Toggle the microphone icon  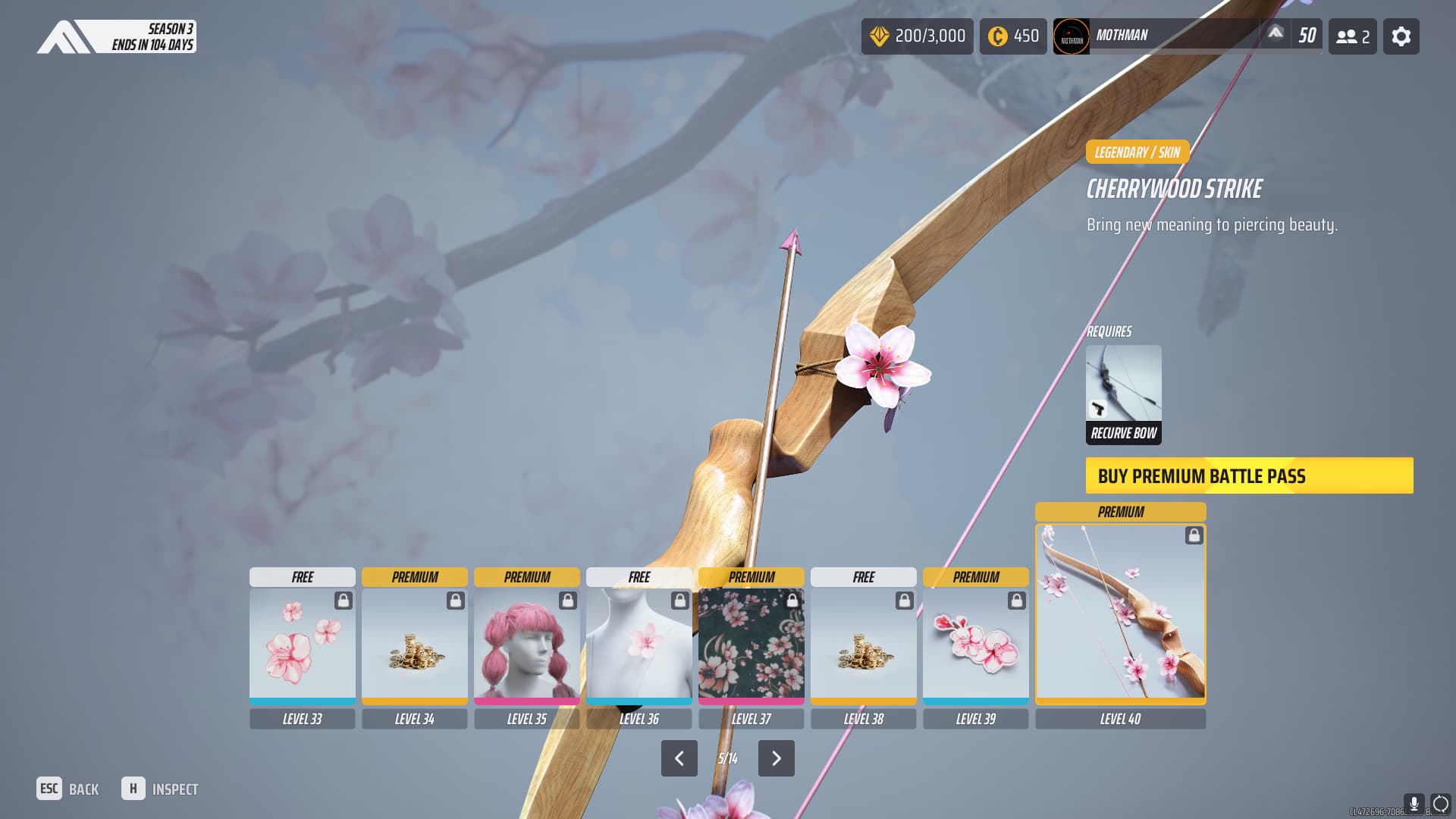tap(1414, 804)
